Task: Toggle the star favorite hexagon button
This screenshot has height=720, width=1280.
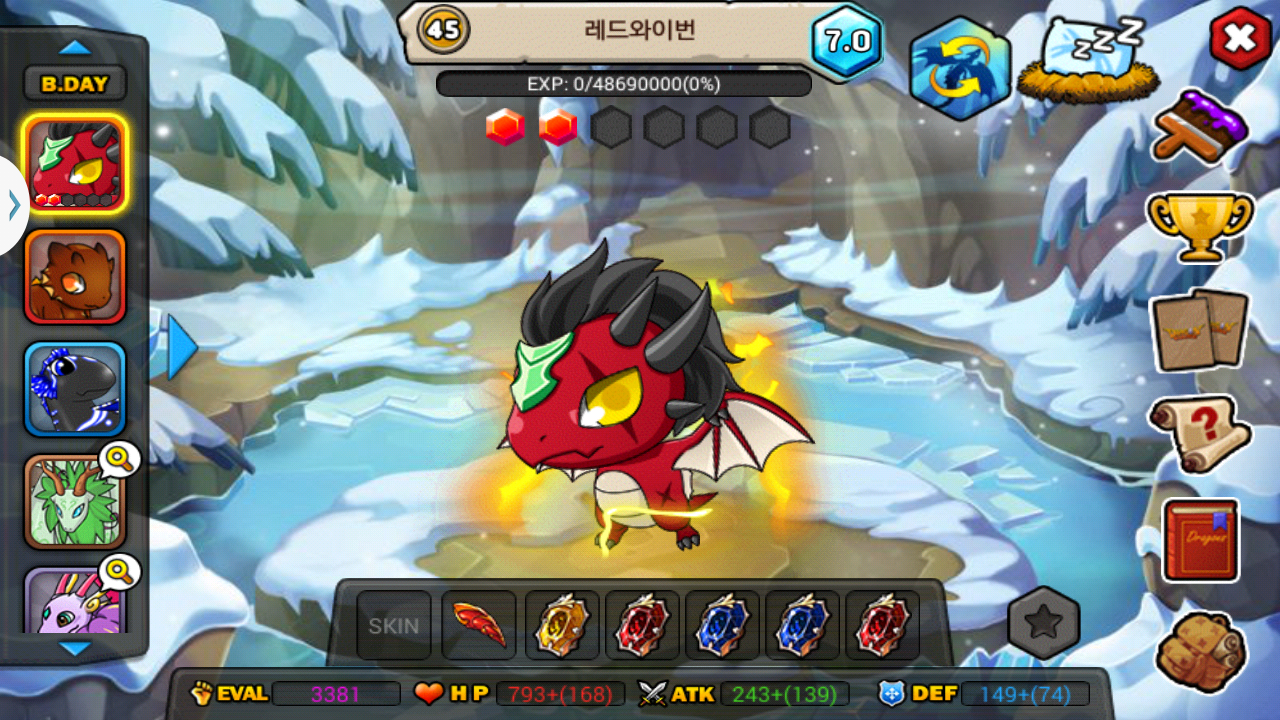Action: coord(1043,623)
